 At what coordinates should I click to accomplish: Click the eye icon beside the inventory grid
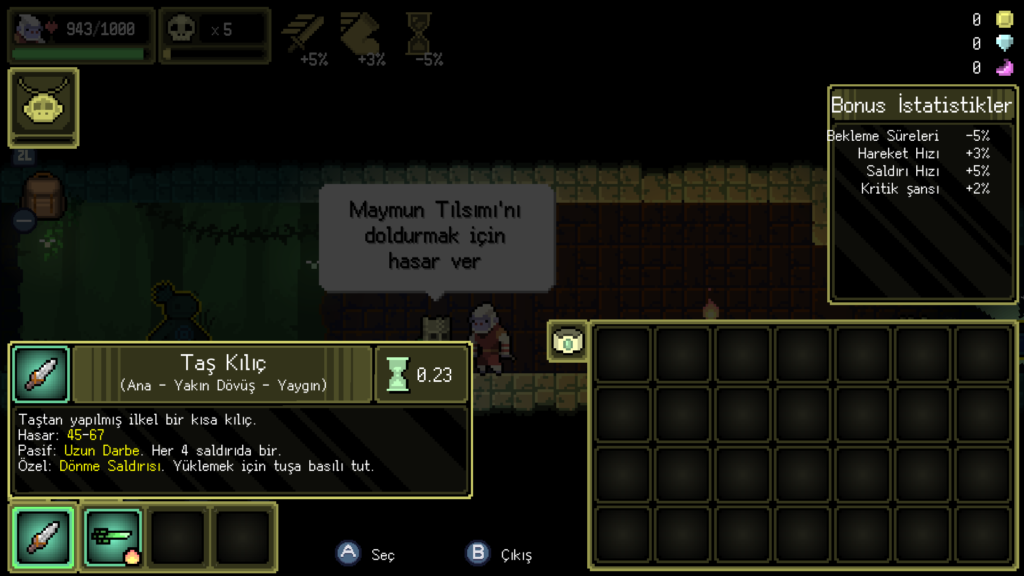[567, 342]
